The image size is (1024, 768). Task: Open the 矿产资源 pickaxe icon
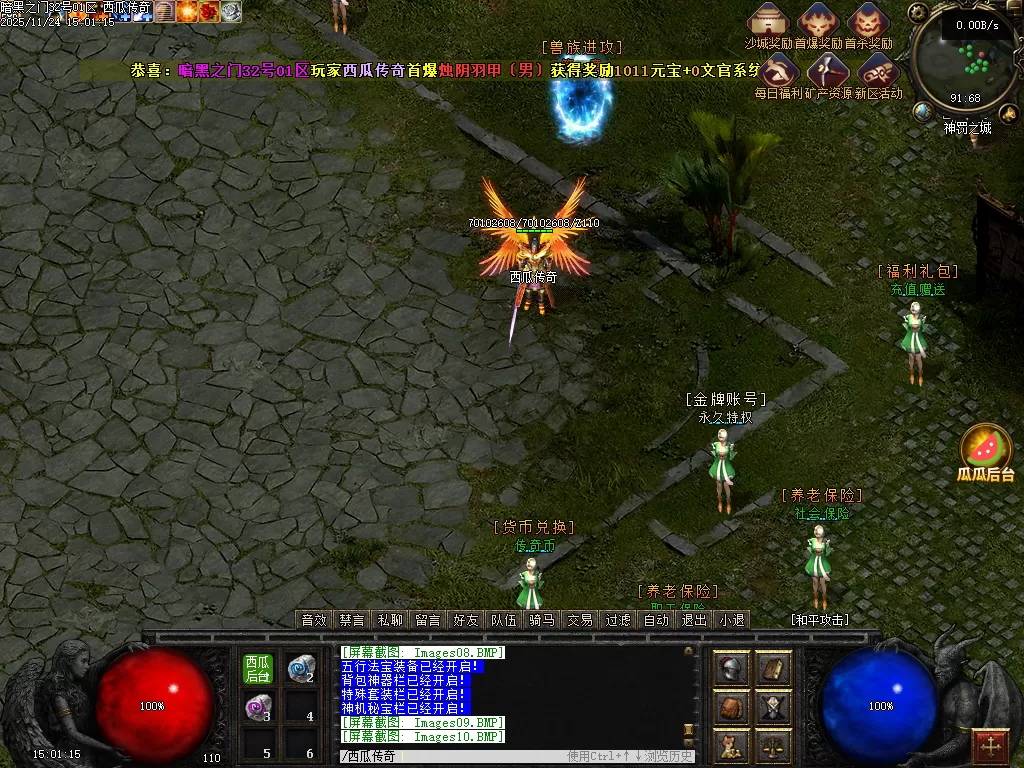[x=829, y=70]
